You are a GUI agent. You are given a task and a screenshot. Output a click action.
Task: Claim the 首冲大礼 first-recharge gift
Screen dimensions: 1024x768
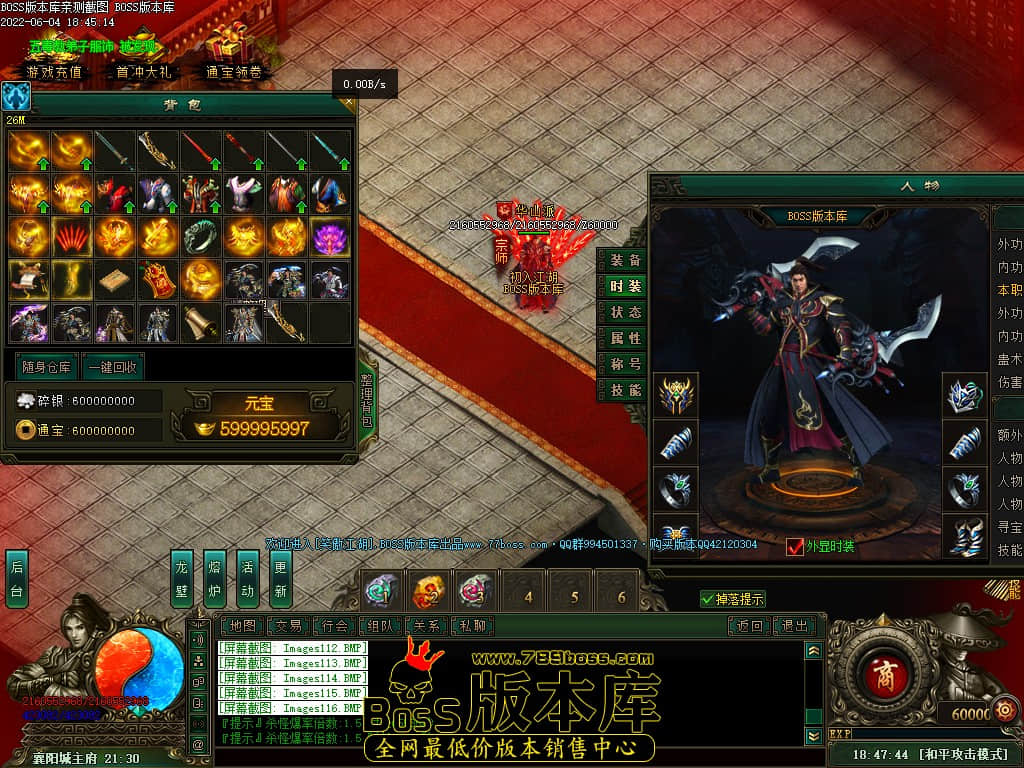(144, 72)
